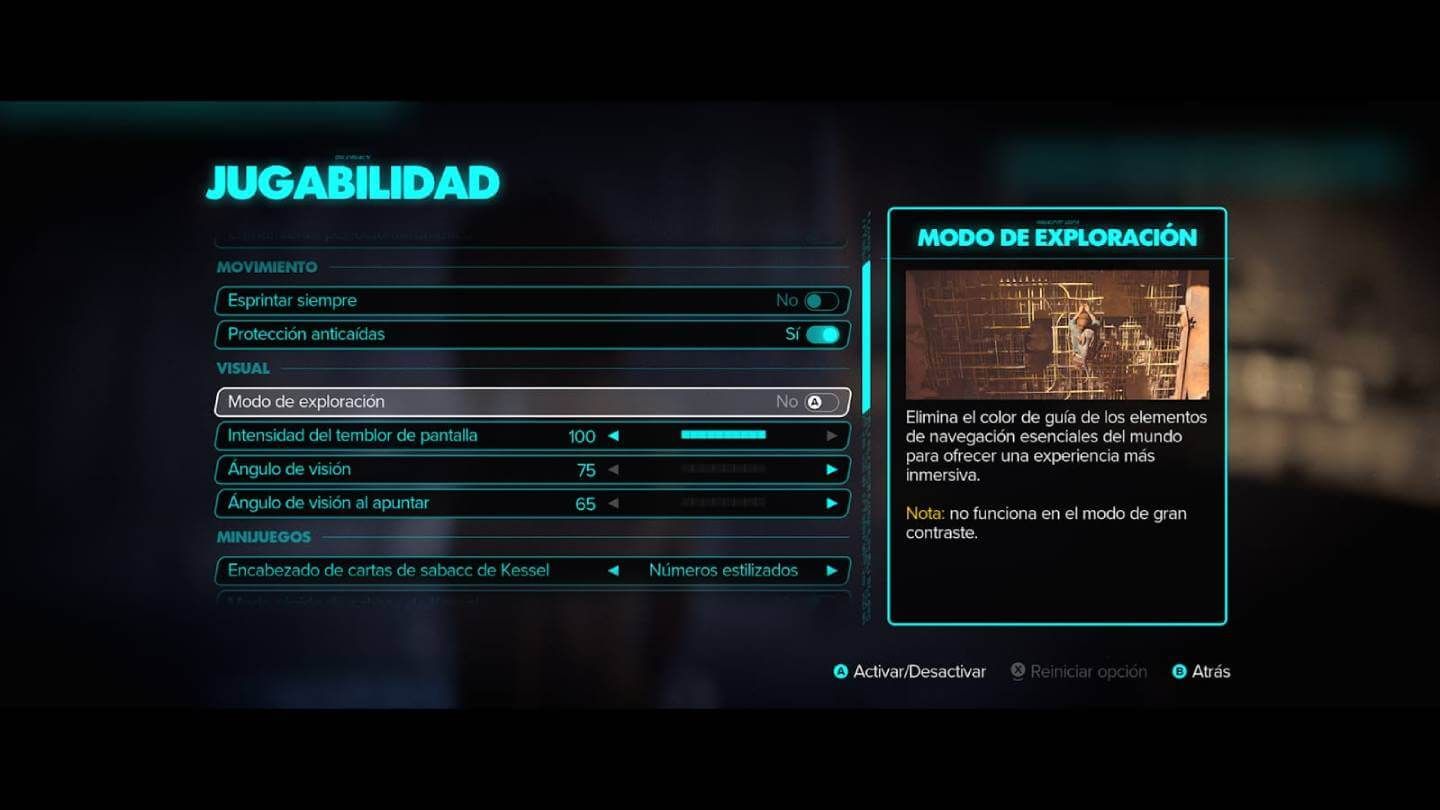Click right arrow on temblor de pantalla setting

tap(831, 436)
